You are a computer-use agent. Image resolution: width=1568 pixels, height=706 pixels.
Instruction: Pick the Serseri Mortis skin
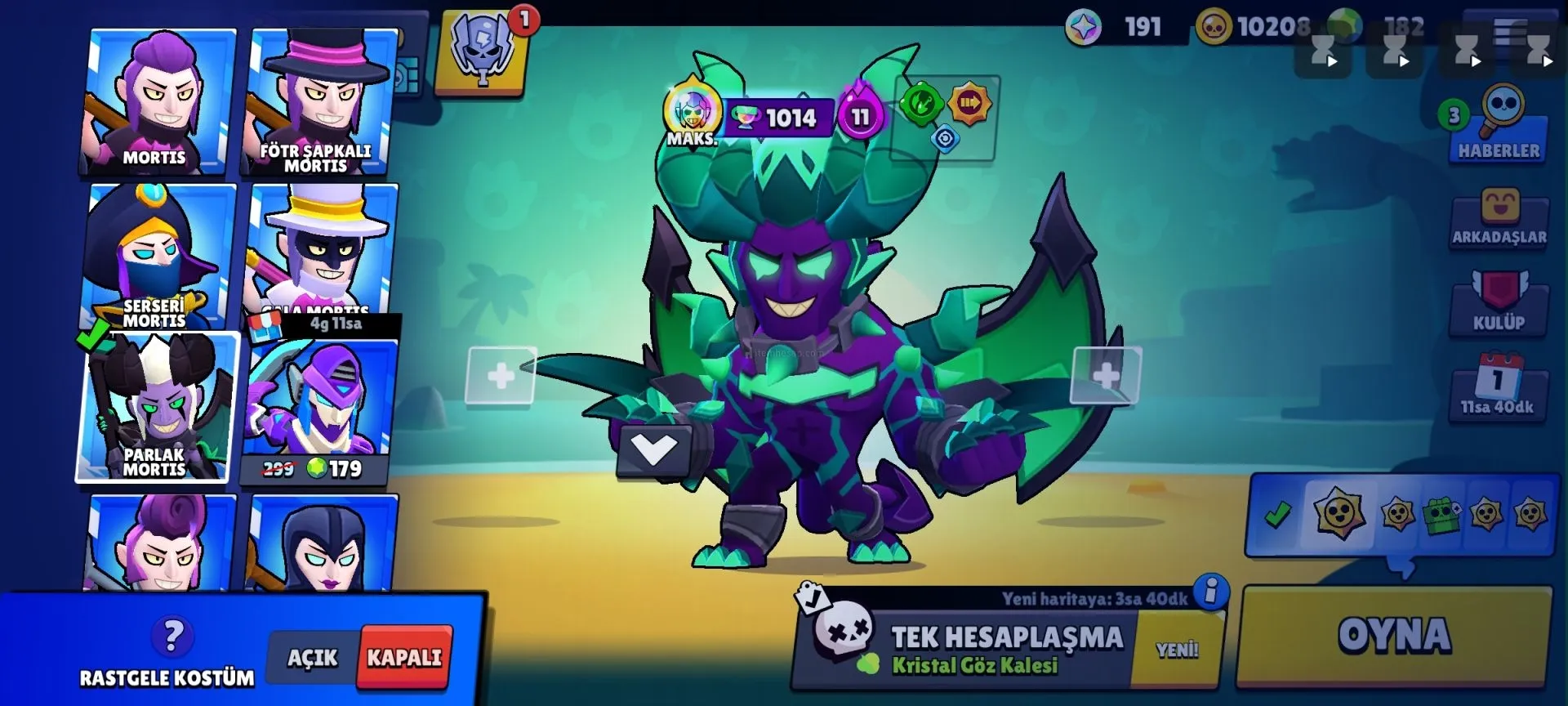pyautogui.click(x=158, y=257)
